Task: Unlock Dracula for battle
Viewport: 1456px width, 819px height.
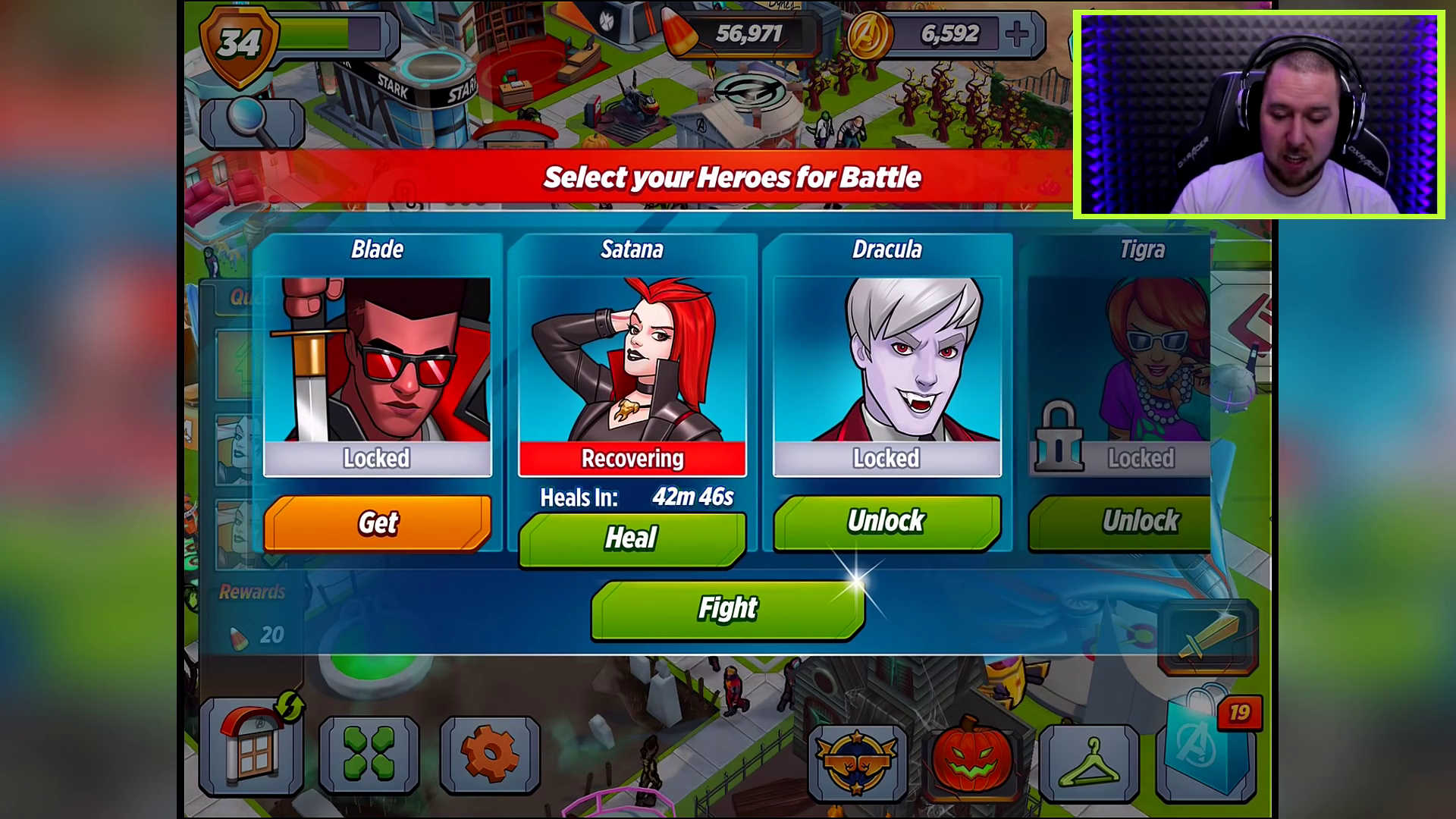Action: point(886,522)
